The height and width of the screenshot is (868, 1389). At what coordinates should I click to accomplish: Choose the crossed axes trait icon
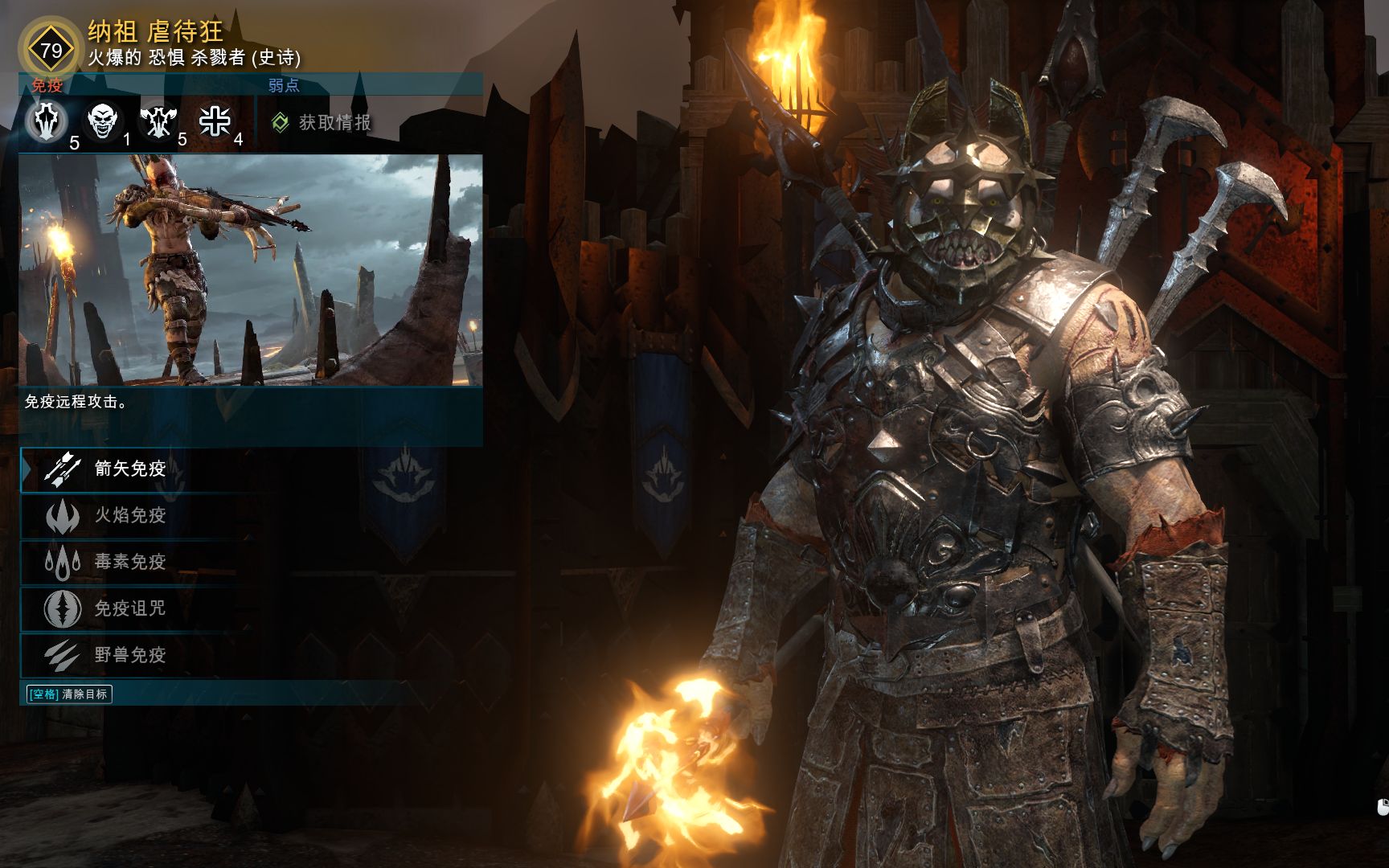[158, 121]
